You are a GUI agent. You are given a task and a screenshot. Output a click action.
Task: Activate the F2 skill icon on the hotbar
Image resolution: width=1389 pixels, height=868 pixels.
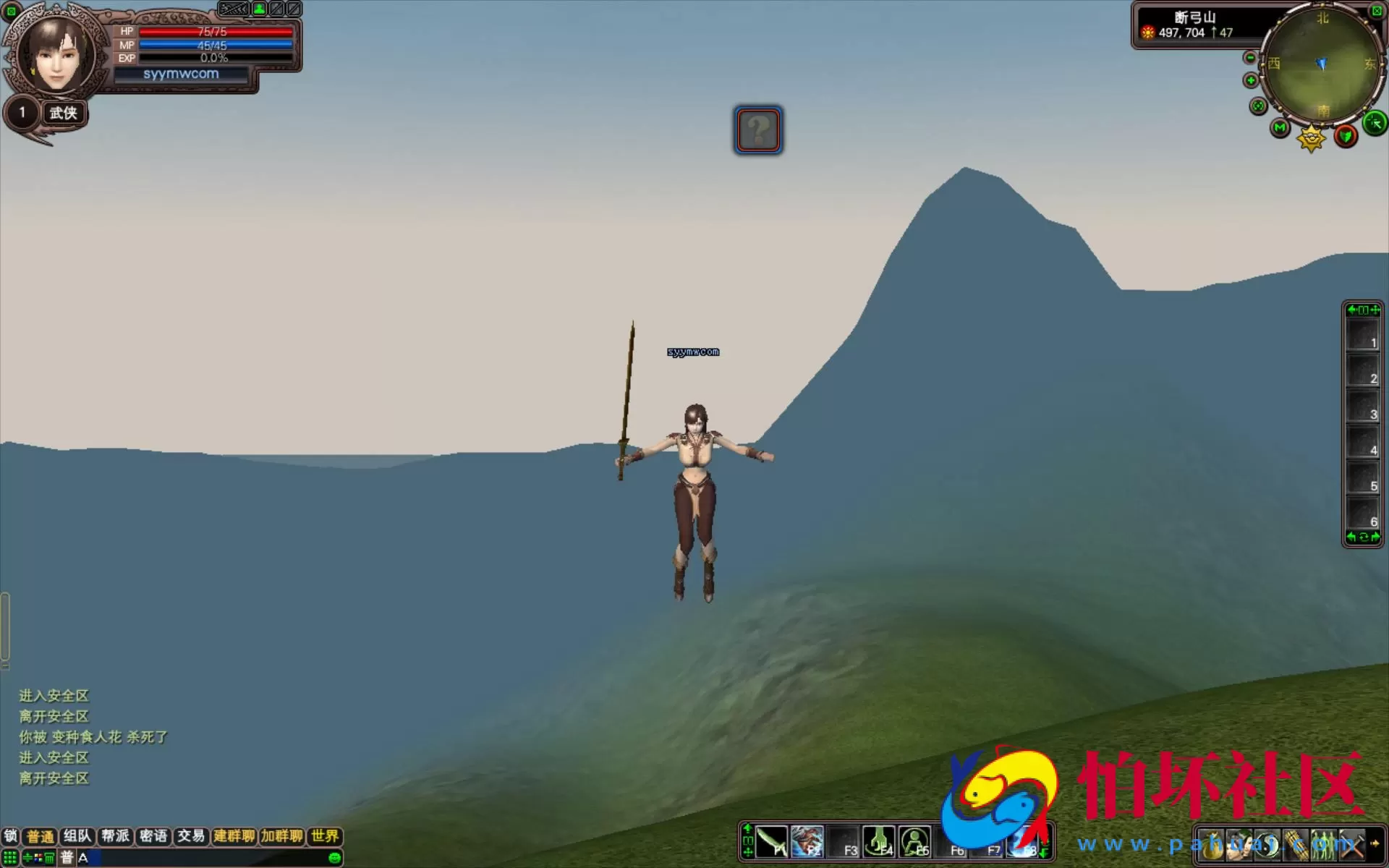(807, 843)
